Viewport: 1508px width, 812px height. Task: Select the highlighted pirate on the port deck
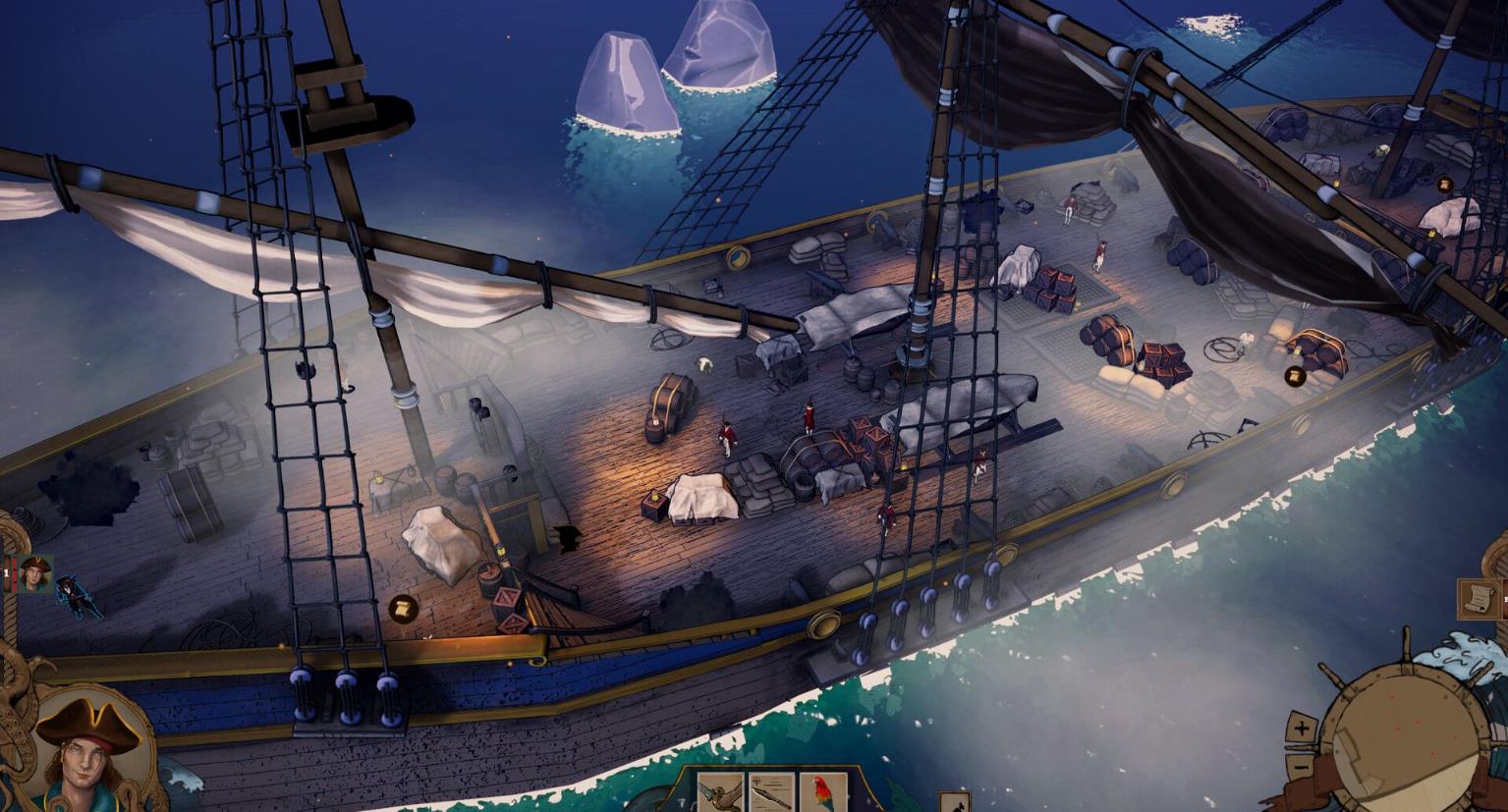pyautogui.click(x=77, y=597)
